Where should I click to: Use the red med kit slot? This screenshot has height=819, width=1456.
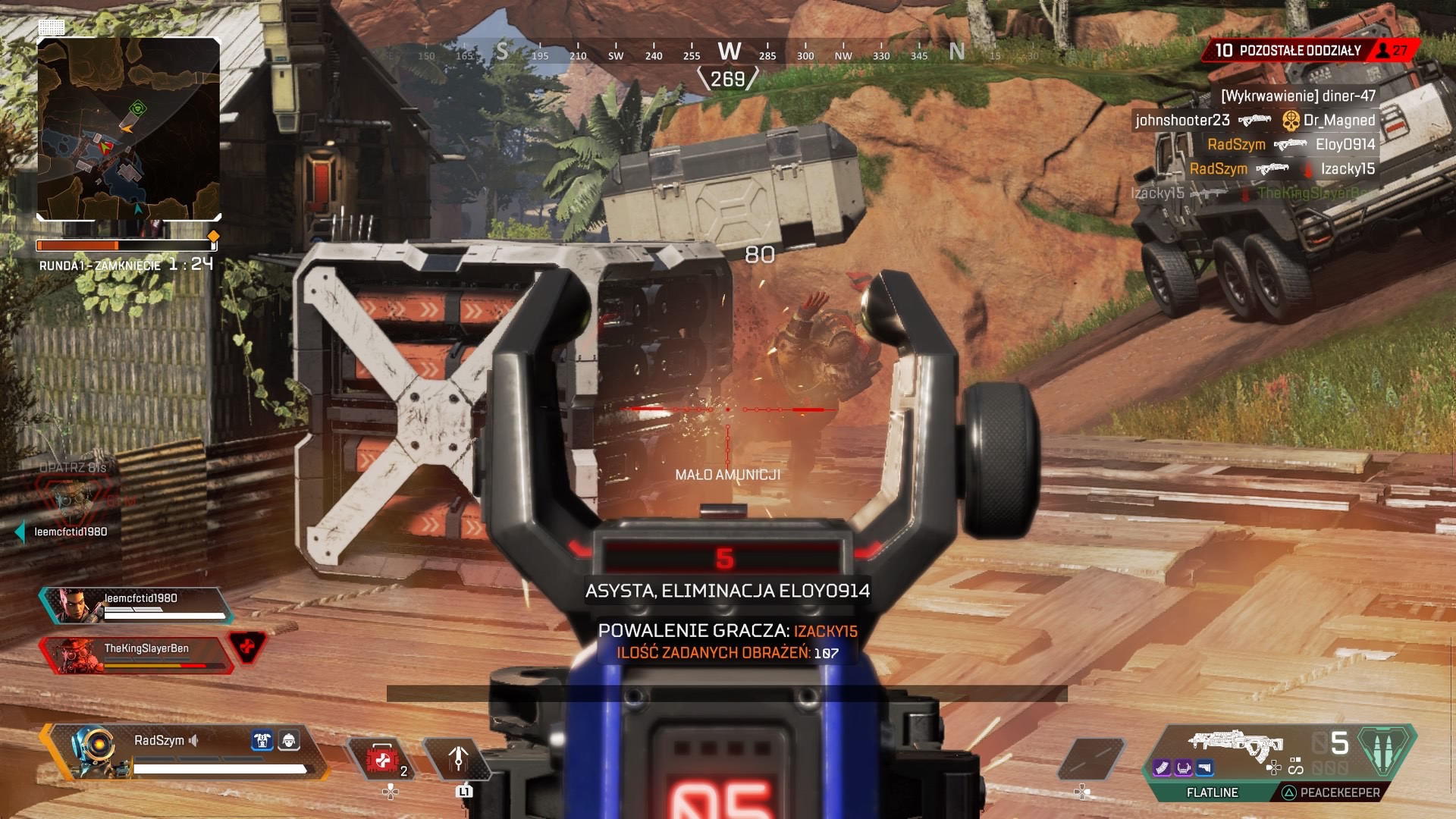(383, 760)
